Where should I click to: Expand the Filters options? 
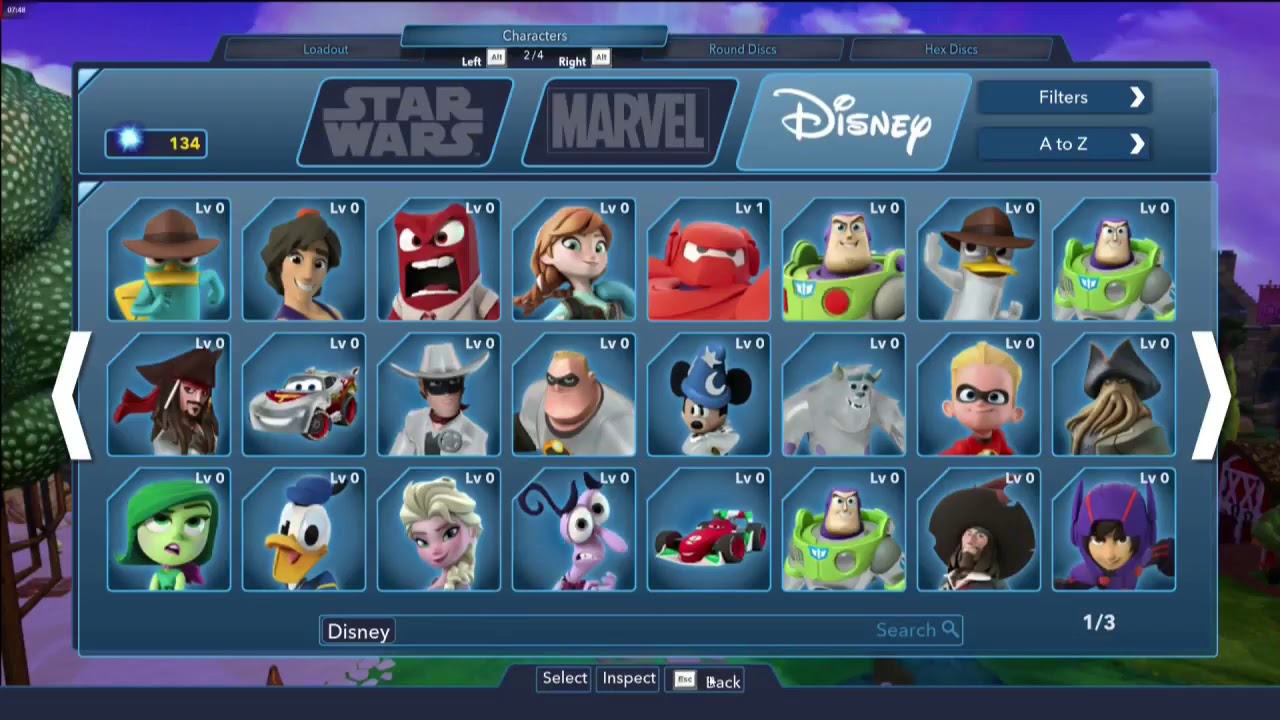[1063, 97]
